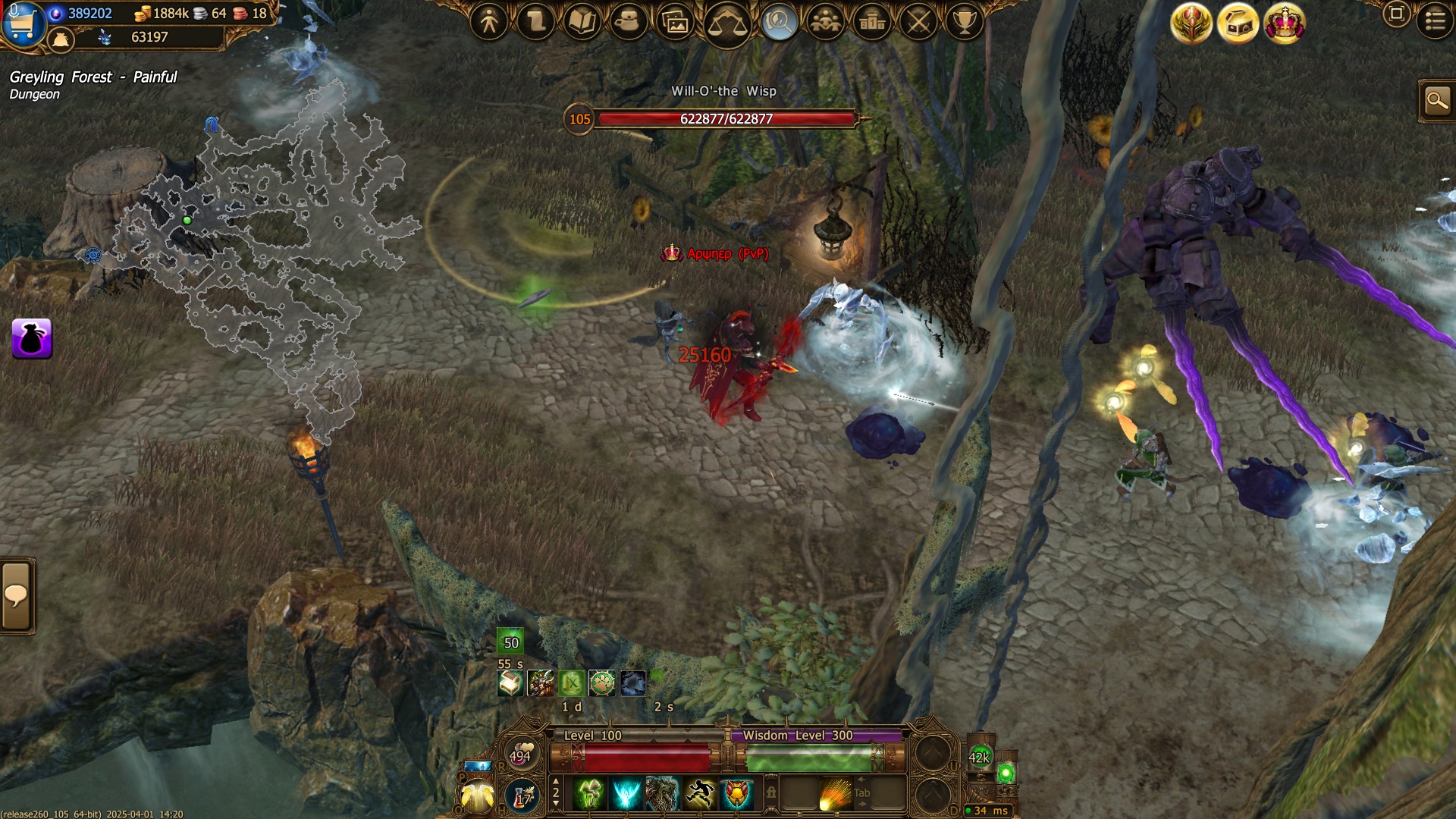Open the picture gallery collection menu
Image resolution: width=1456 pixels, height=819 pixels.
click(x=675, y=24)
